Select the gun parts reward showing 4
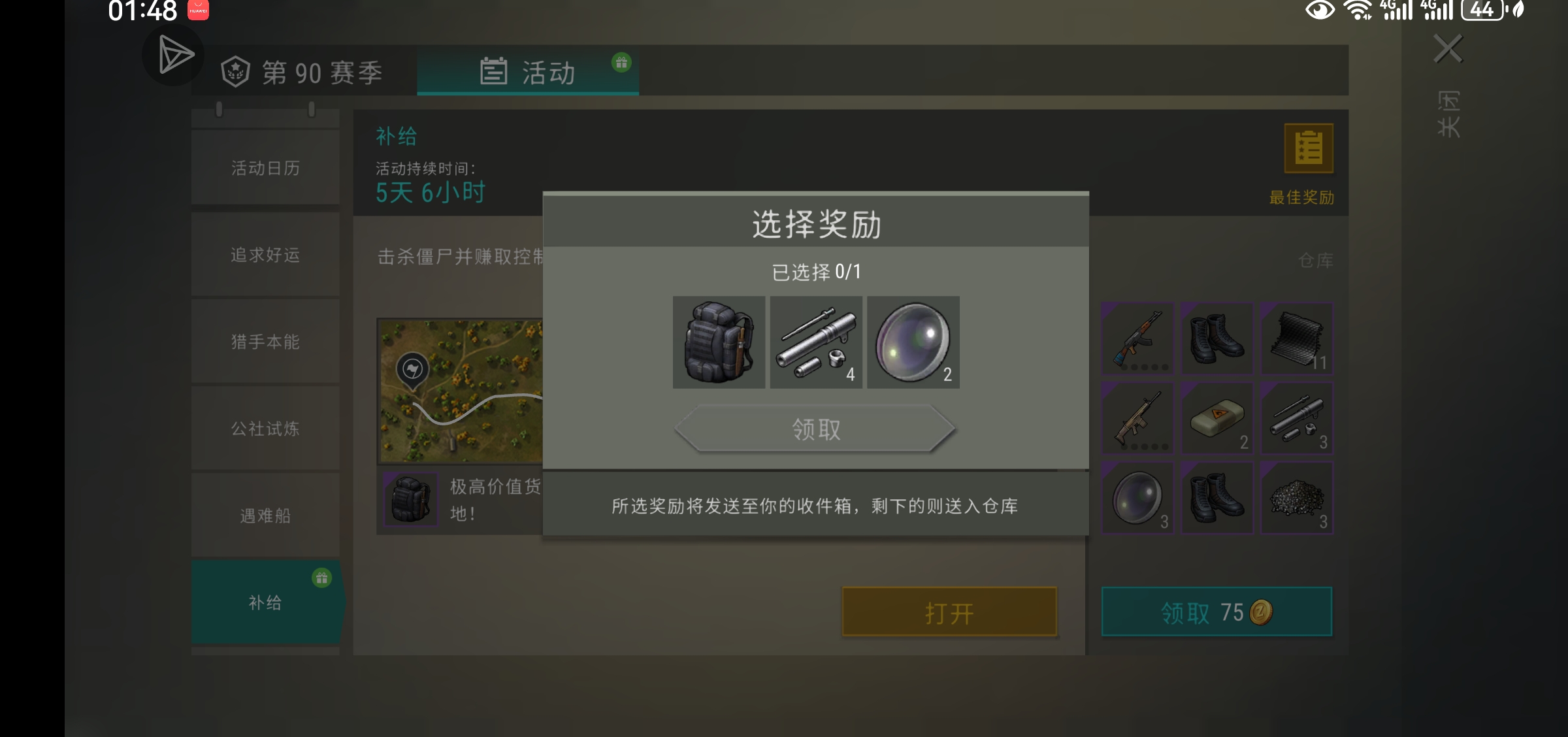The width and height of the screenshot is (1568, 737). 816,342
